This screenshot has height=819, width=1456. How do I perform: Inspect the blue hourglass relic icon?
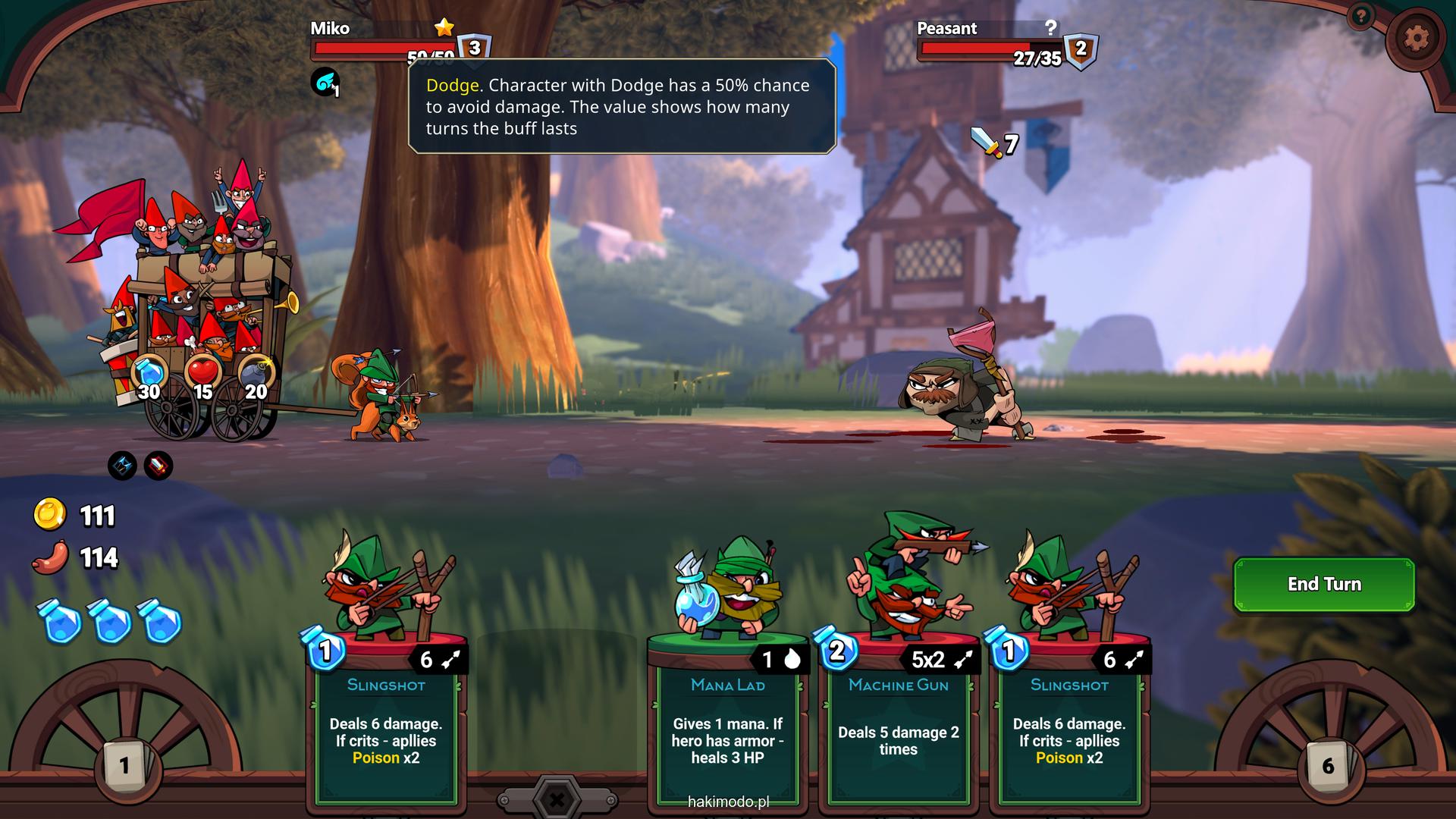tap(122, 466)
